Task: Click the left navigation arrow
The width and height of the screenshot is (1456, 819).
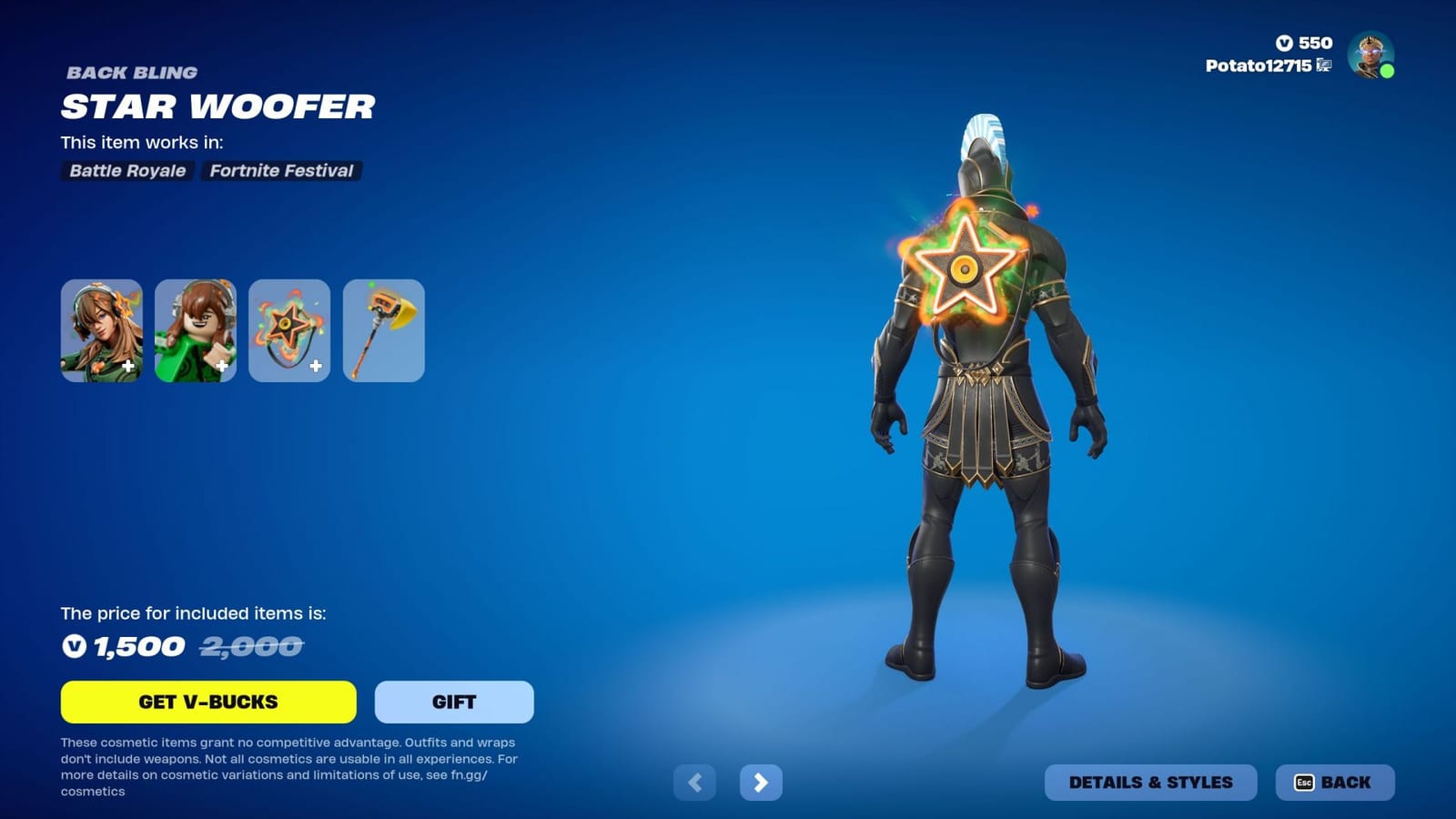Action: tap(696, 782)
